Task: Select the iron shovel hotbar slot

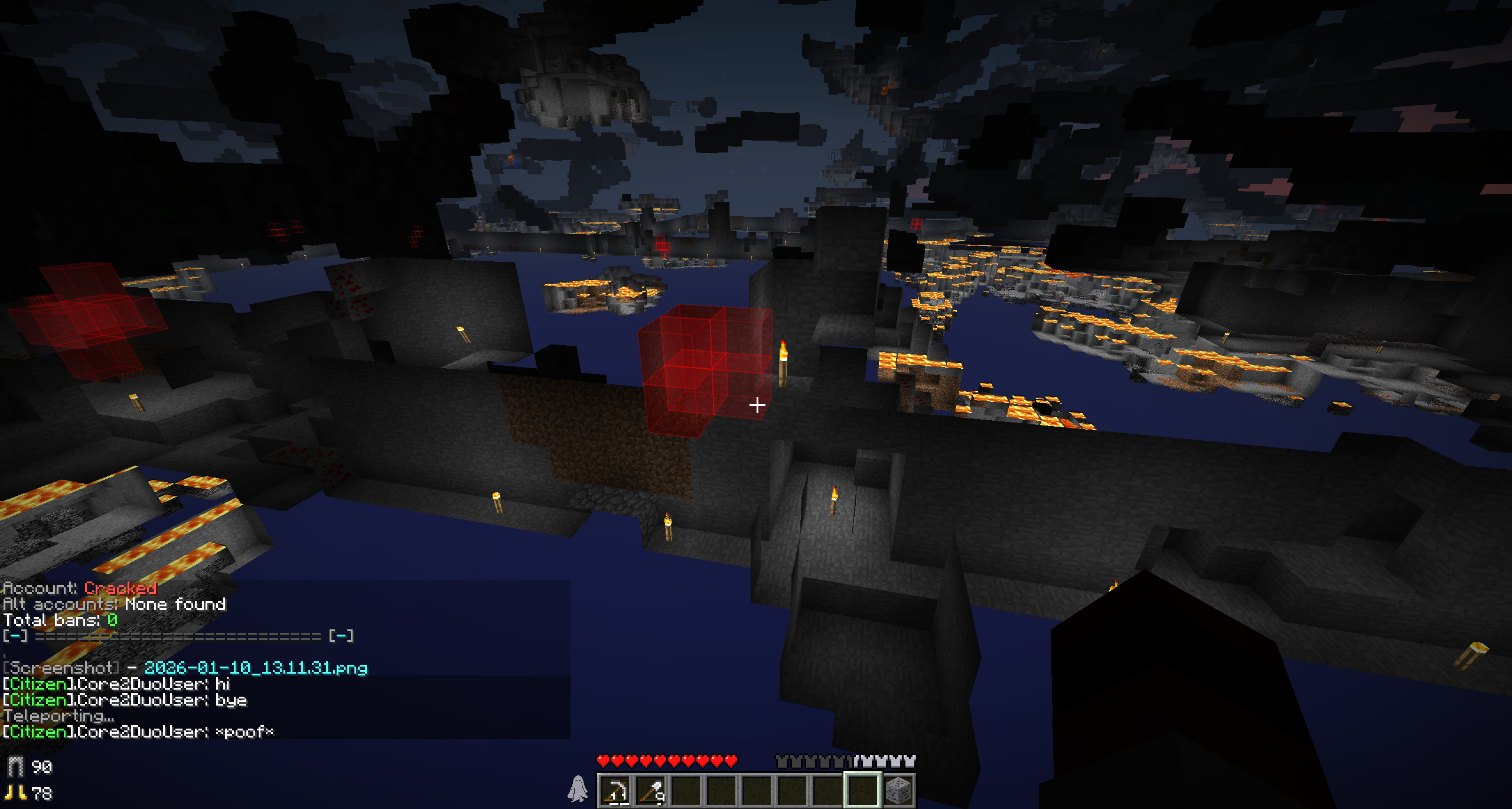Action: pyautogui.click(x=651, y=791)
